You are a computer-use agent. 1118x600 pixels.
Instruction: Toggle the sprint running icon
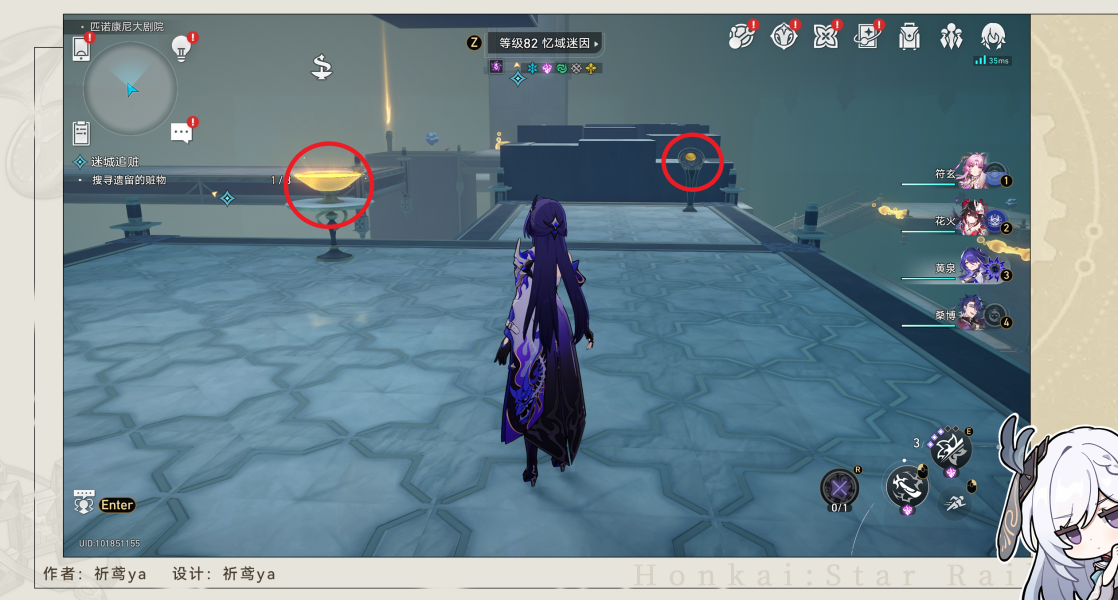coord(956,503)
